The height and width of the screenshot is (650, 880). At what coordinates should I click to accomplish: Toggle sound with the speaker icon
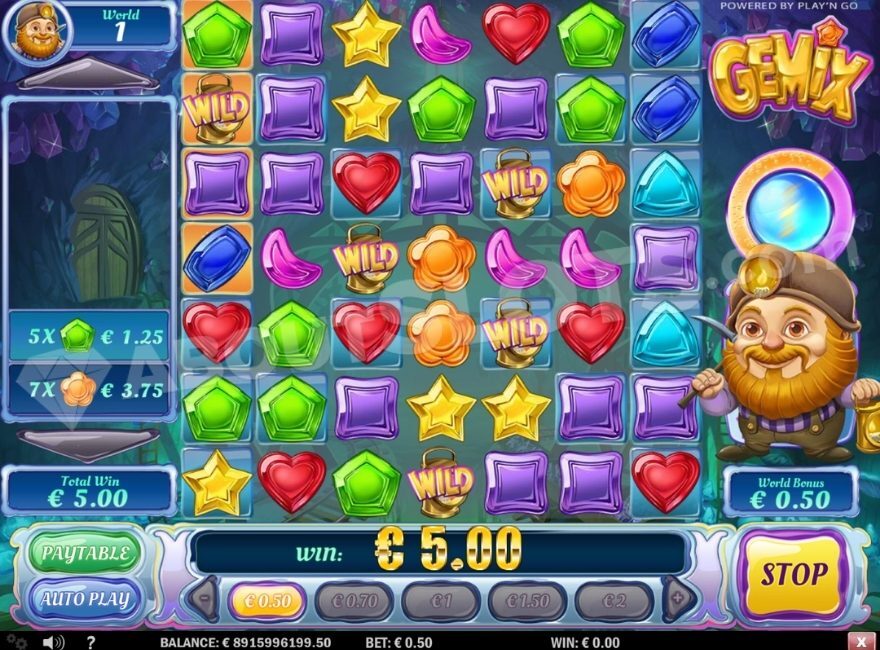click(52, 641)
